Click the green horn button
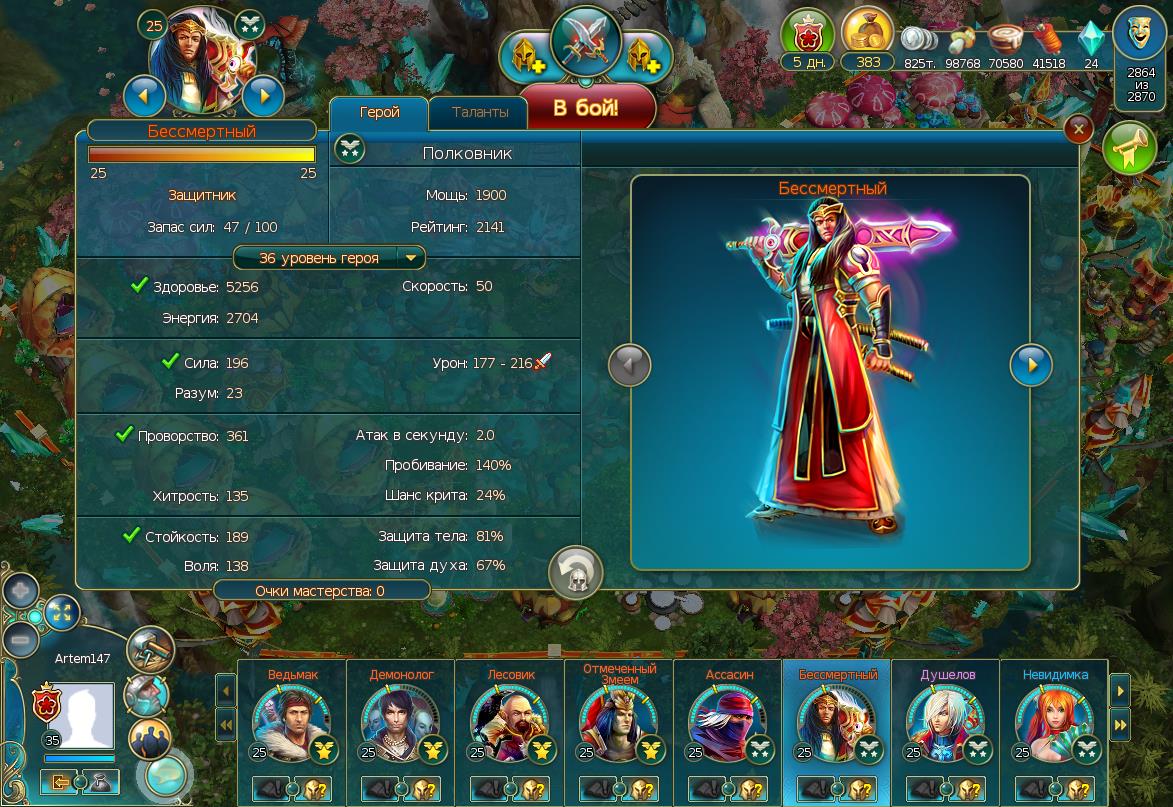 pos(1129,151)
